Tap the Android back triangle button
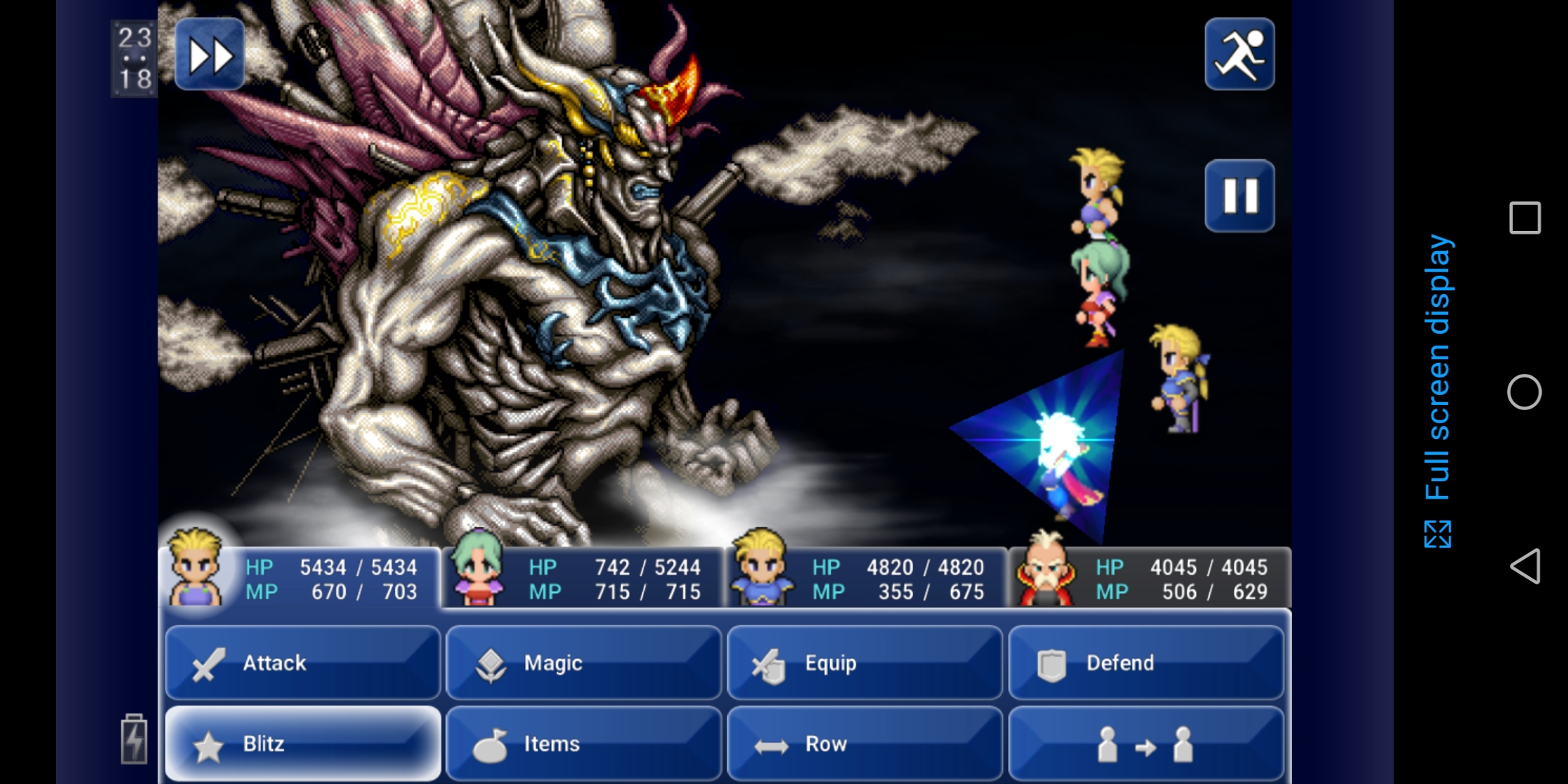Viewport: 1568px width, 784px height. 1524,566
